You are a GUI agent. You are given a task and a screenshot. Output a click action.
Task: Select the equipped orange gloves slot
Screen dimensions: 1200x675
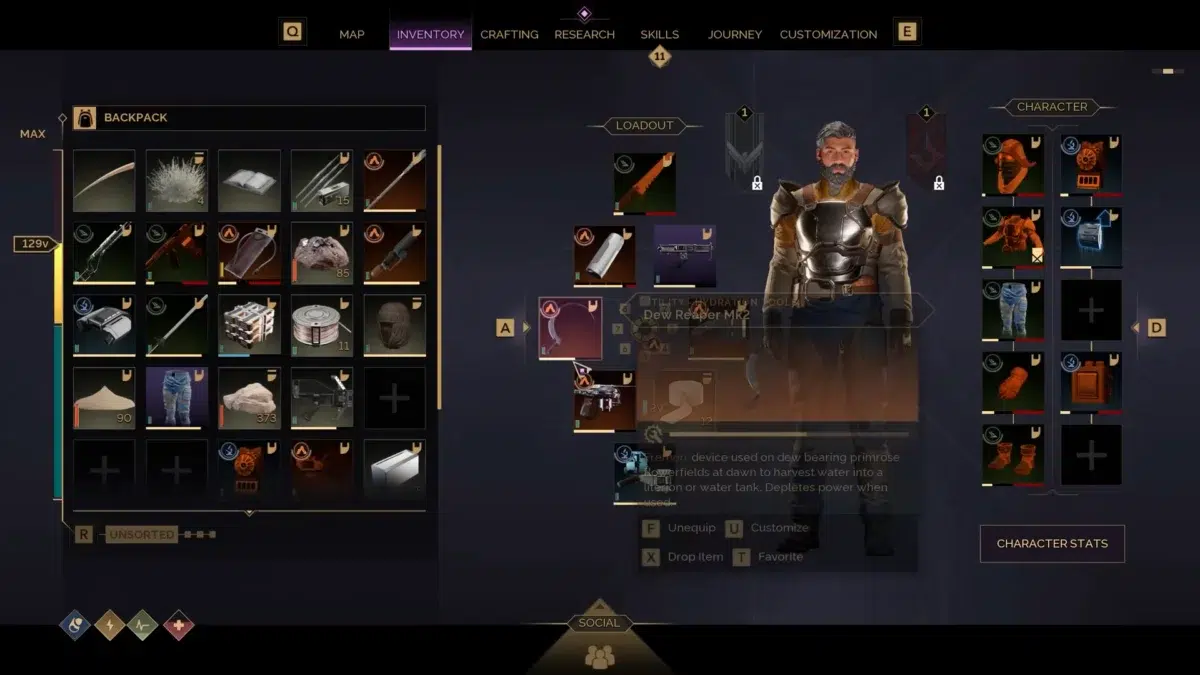1013,382
